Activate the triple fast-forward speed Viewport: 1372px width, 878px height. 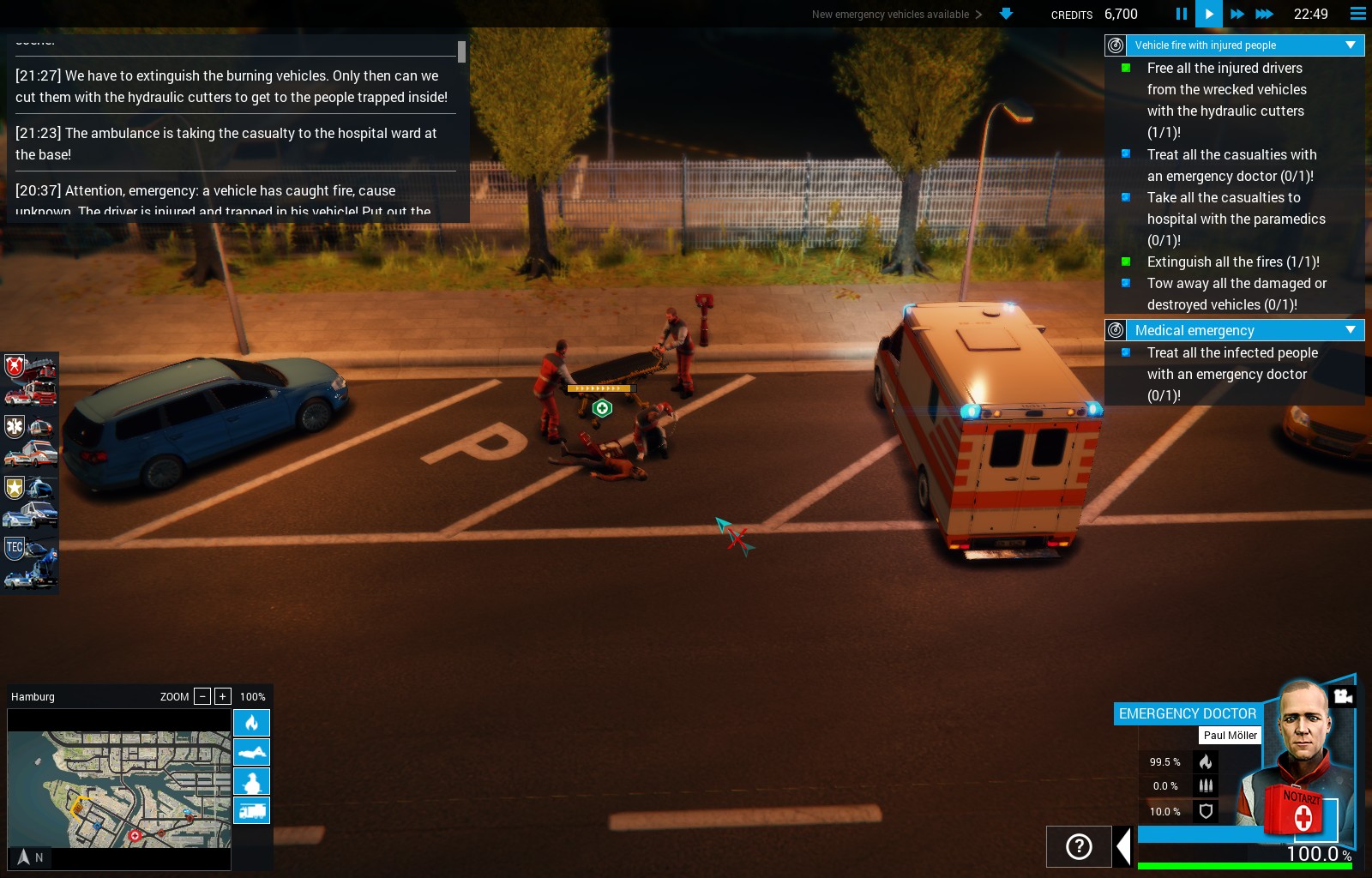tap(1265, 14)
